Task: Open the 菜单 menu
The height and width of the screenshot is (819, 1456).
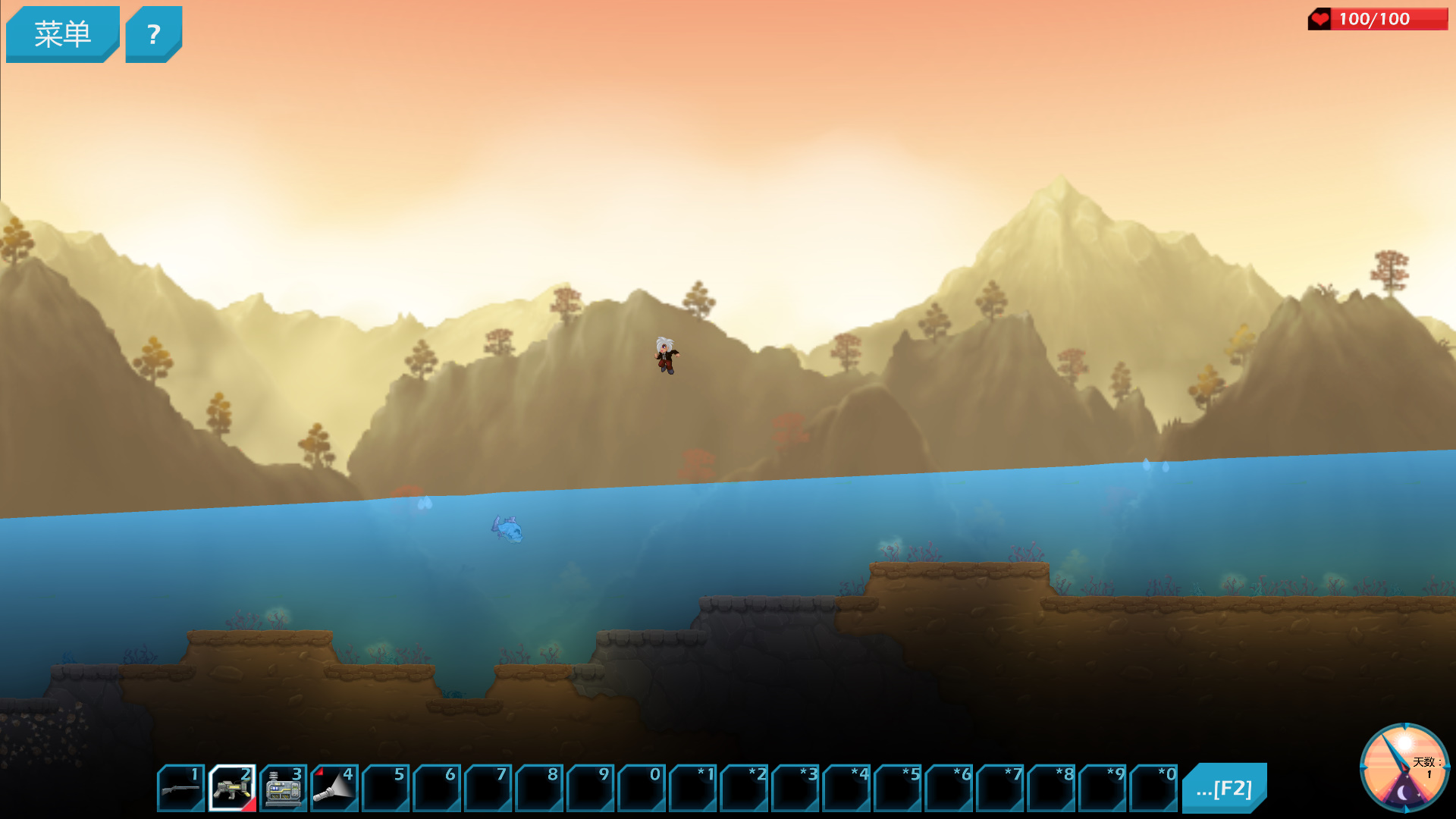Action: 62,34
